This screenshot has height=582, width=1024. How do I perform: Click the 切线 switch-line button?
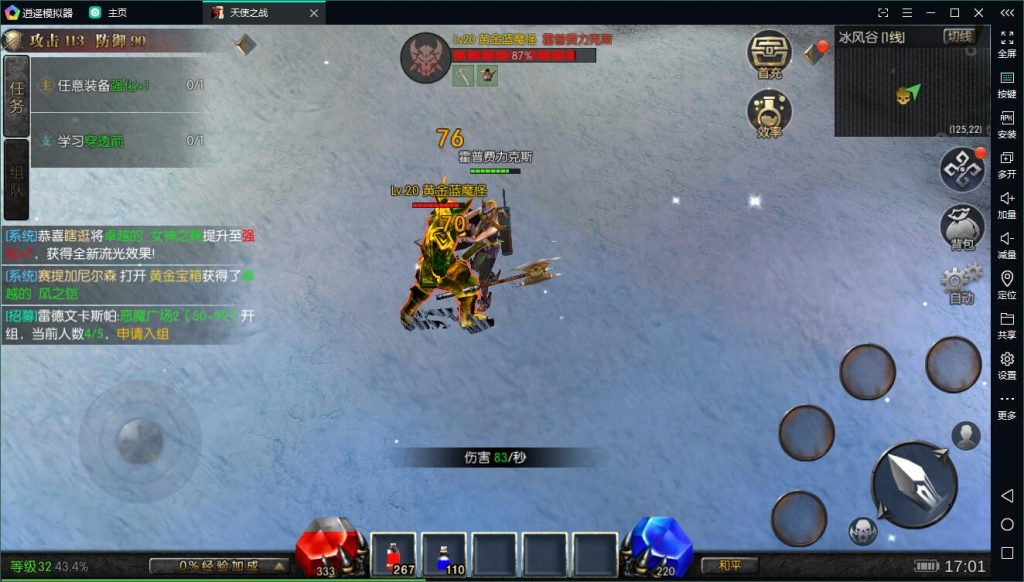tap(958, 37)
